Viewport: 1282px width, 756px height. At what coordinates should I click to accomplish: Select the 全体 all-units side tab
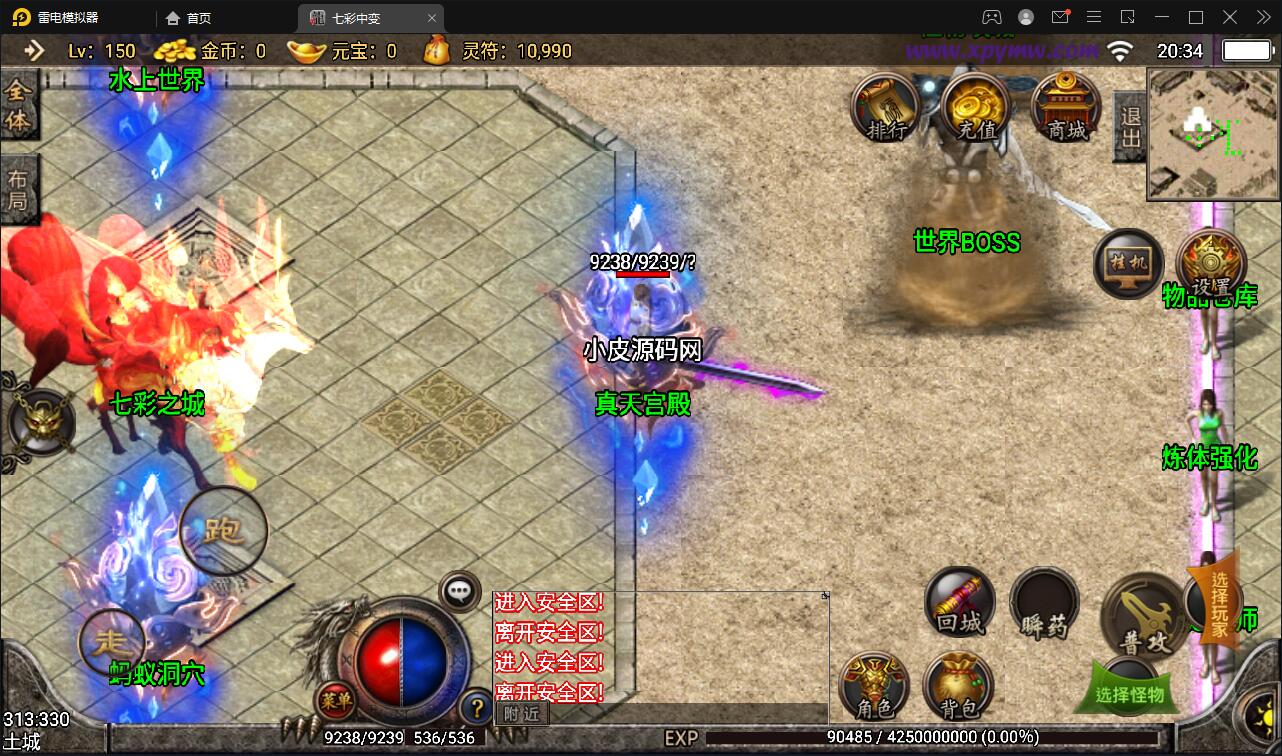tap(19, 106)
